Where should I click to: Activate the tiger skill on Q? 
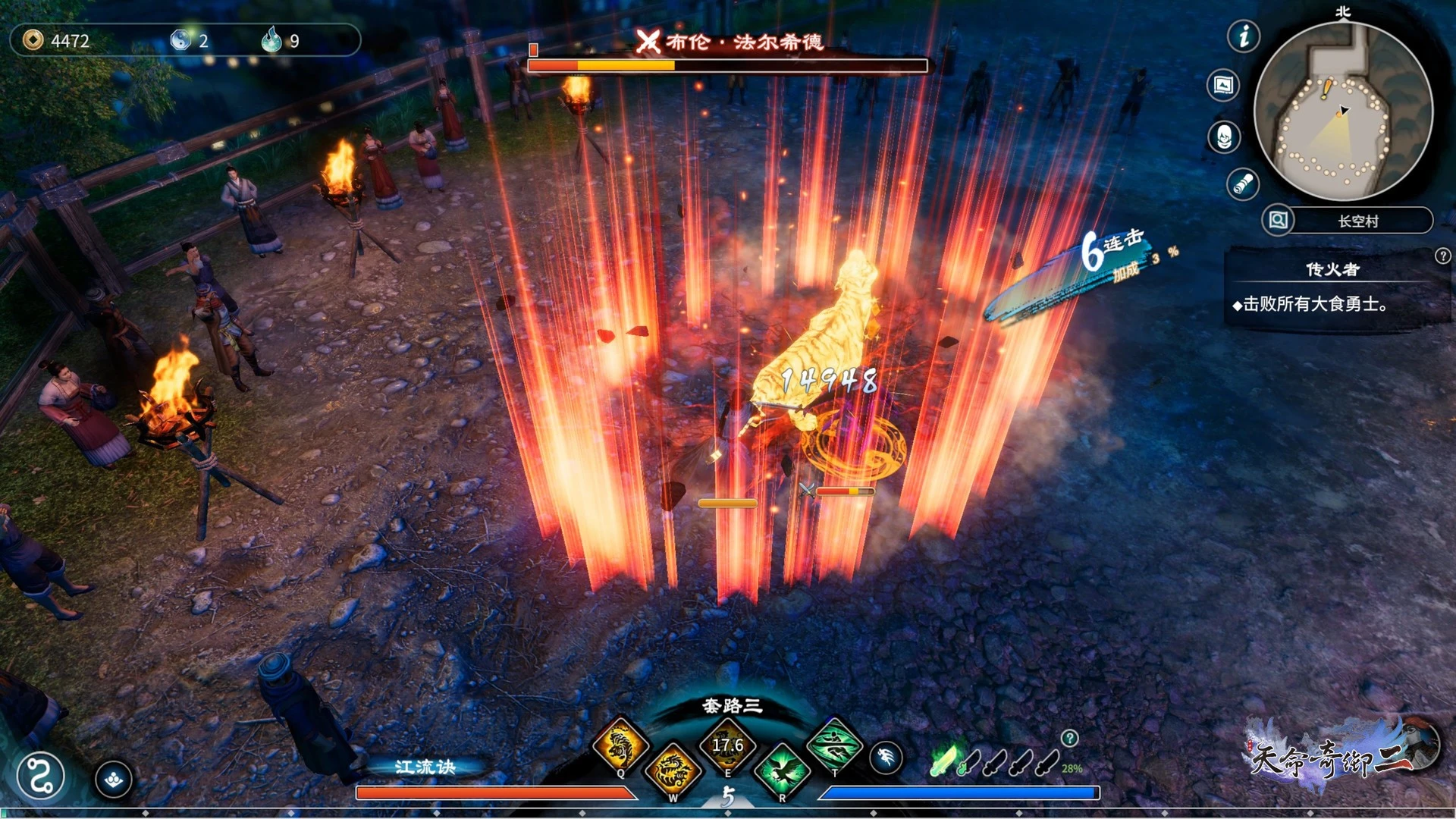pos(620,745)
